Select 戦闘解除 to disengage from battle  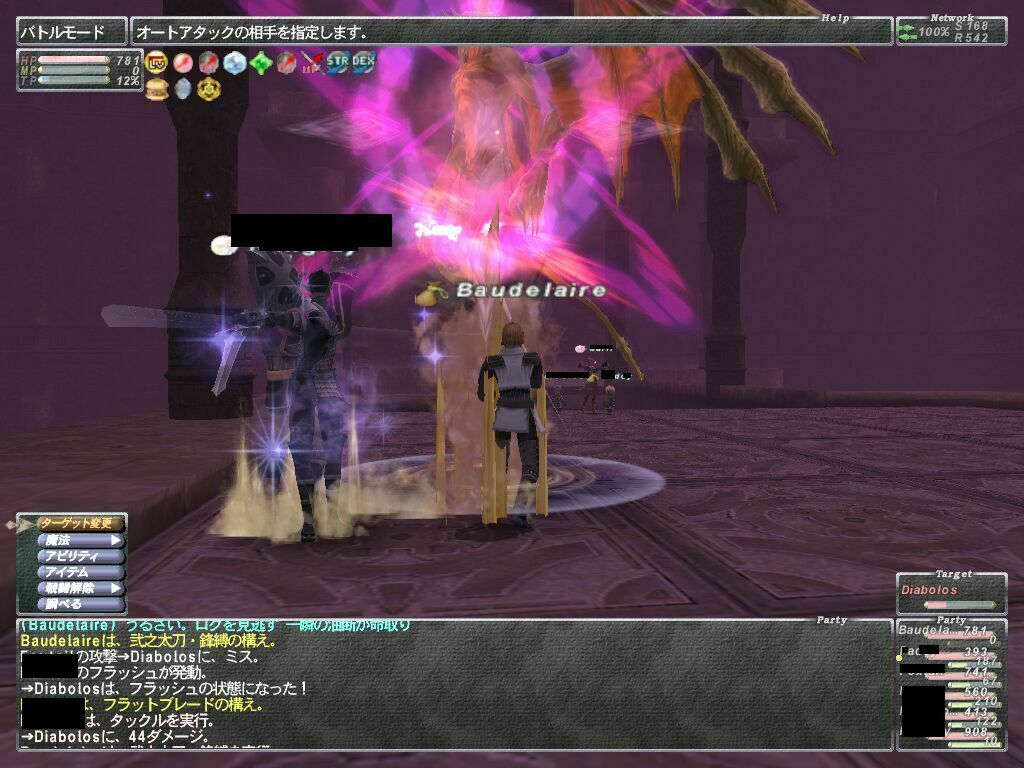[80, 588]
